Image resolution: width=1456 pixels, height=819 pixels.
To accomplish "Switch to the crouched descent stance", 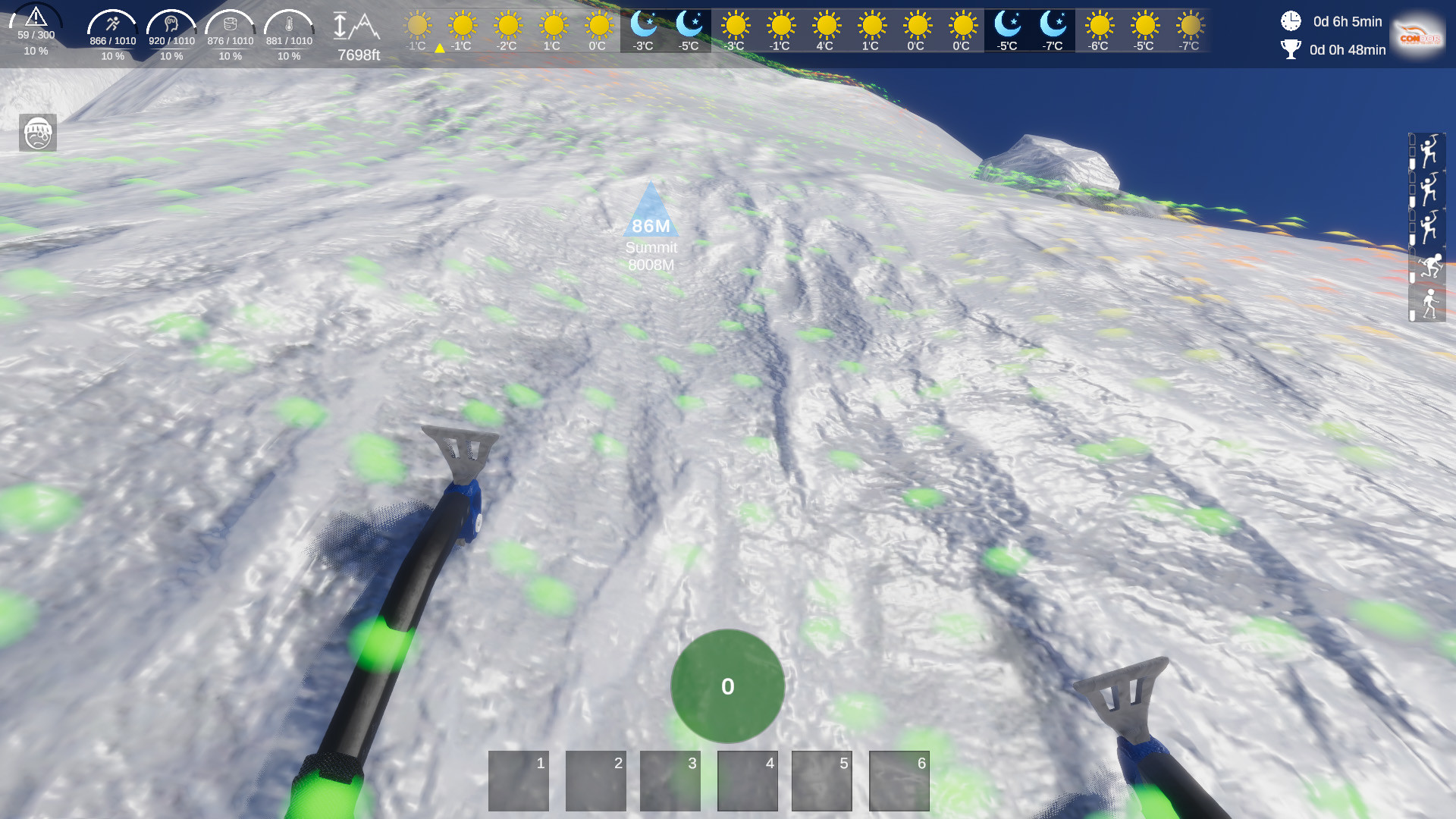I will [1430, 263].
